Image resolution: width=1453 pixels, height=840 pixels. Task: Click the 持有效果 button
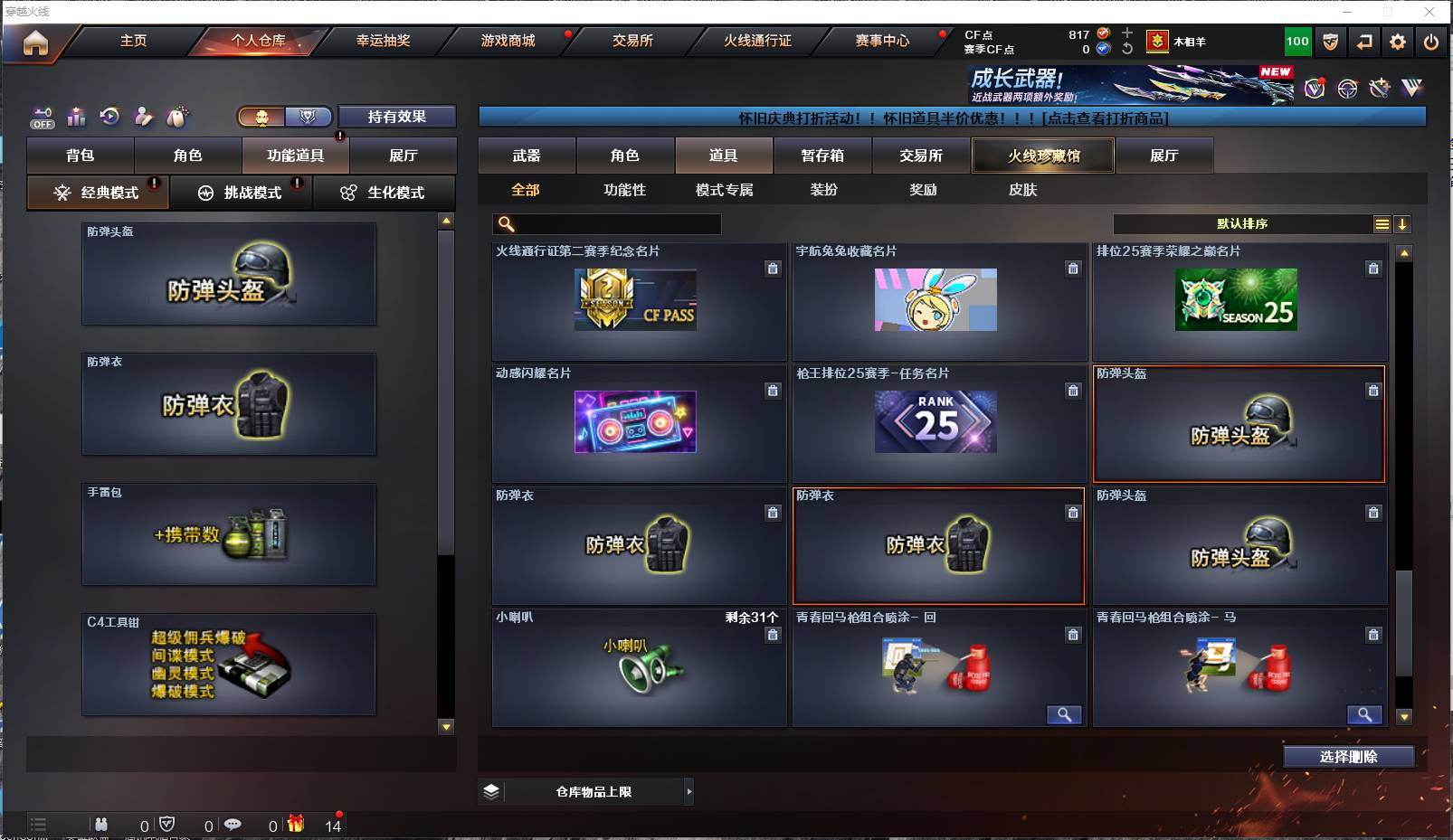point(397,117)
